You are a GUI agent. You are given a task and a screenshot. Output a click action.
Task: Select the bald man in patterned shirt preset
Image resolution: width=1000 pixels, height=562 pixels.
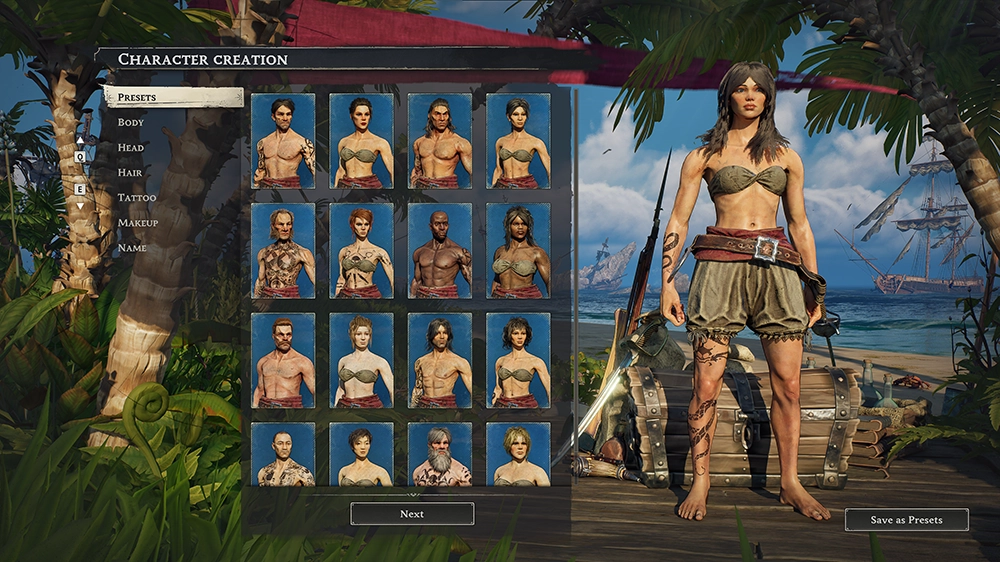[283, 455]
